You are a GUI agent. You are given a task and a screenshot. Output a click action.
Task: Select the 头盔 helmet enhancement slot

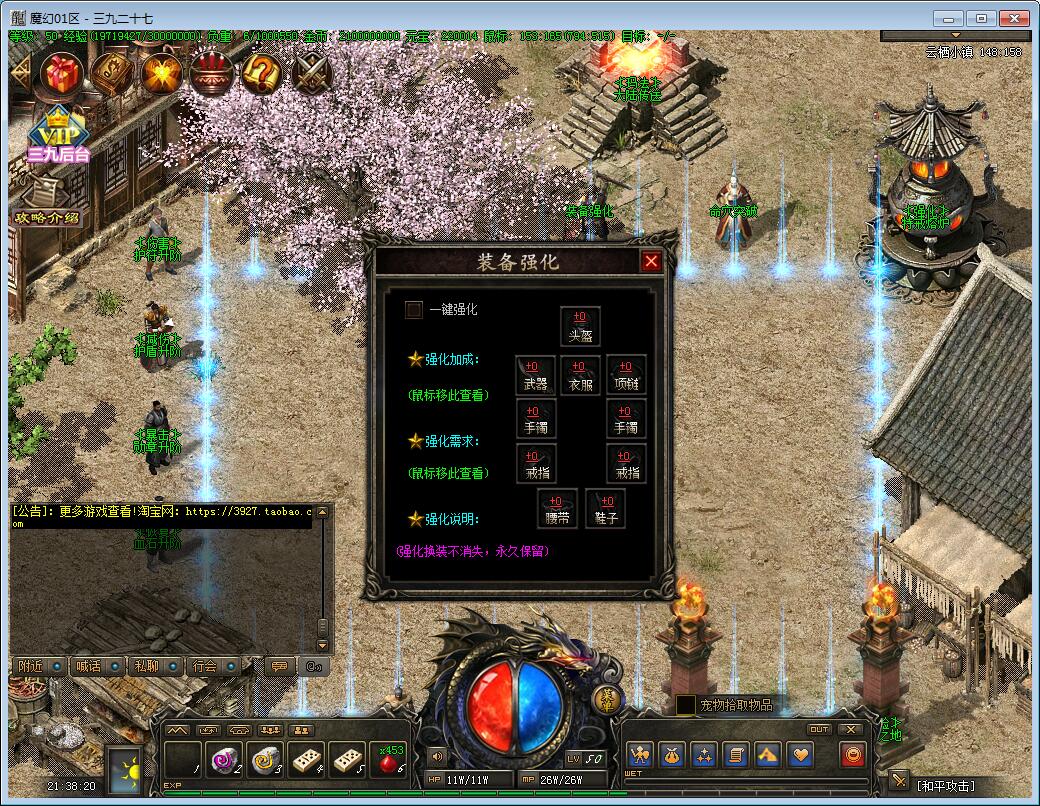[580, 327]
